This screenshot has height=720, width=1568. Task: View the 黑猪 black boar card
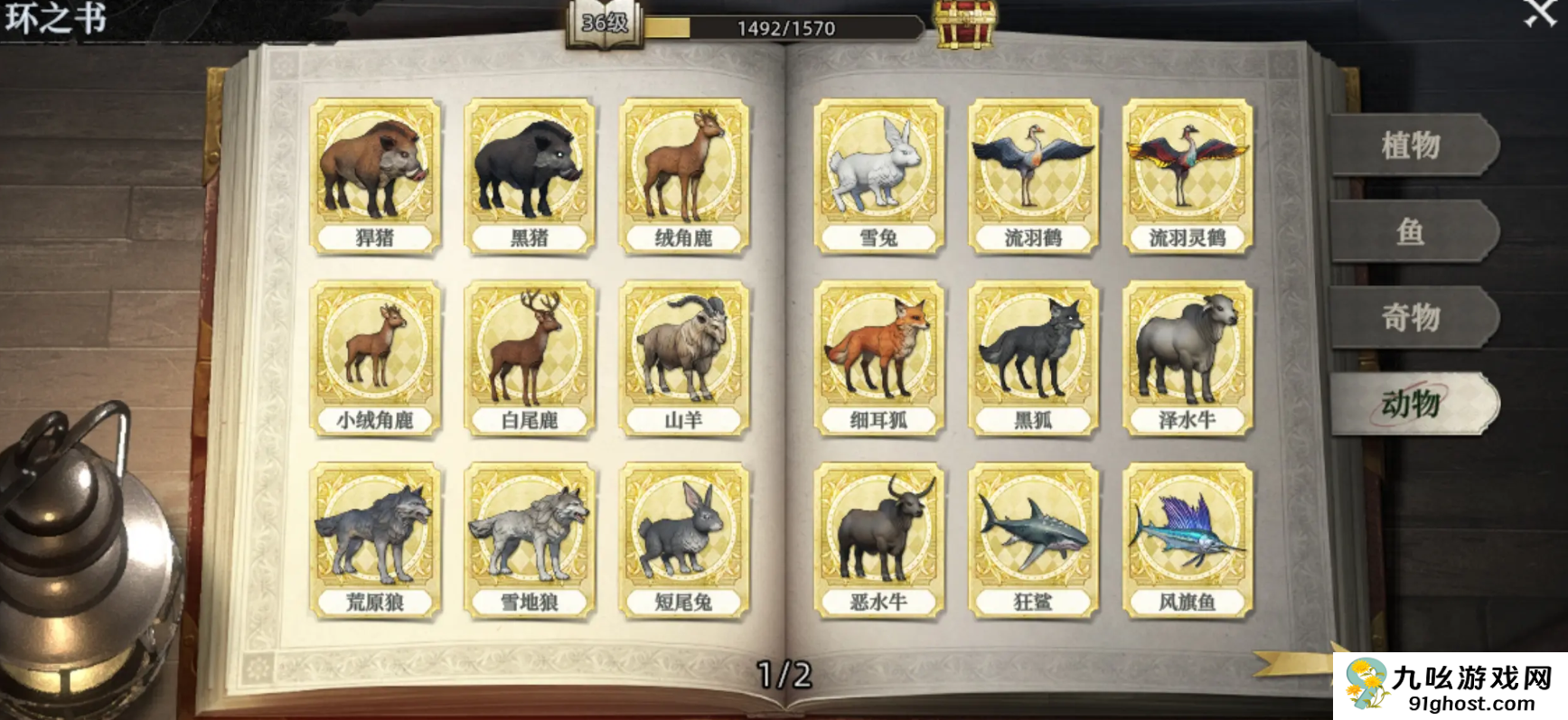pos(530,176)
